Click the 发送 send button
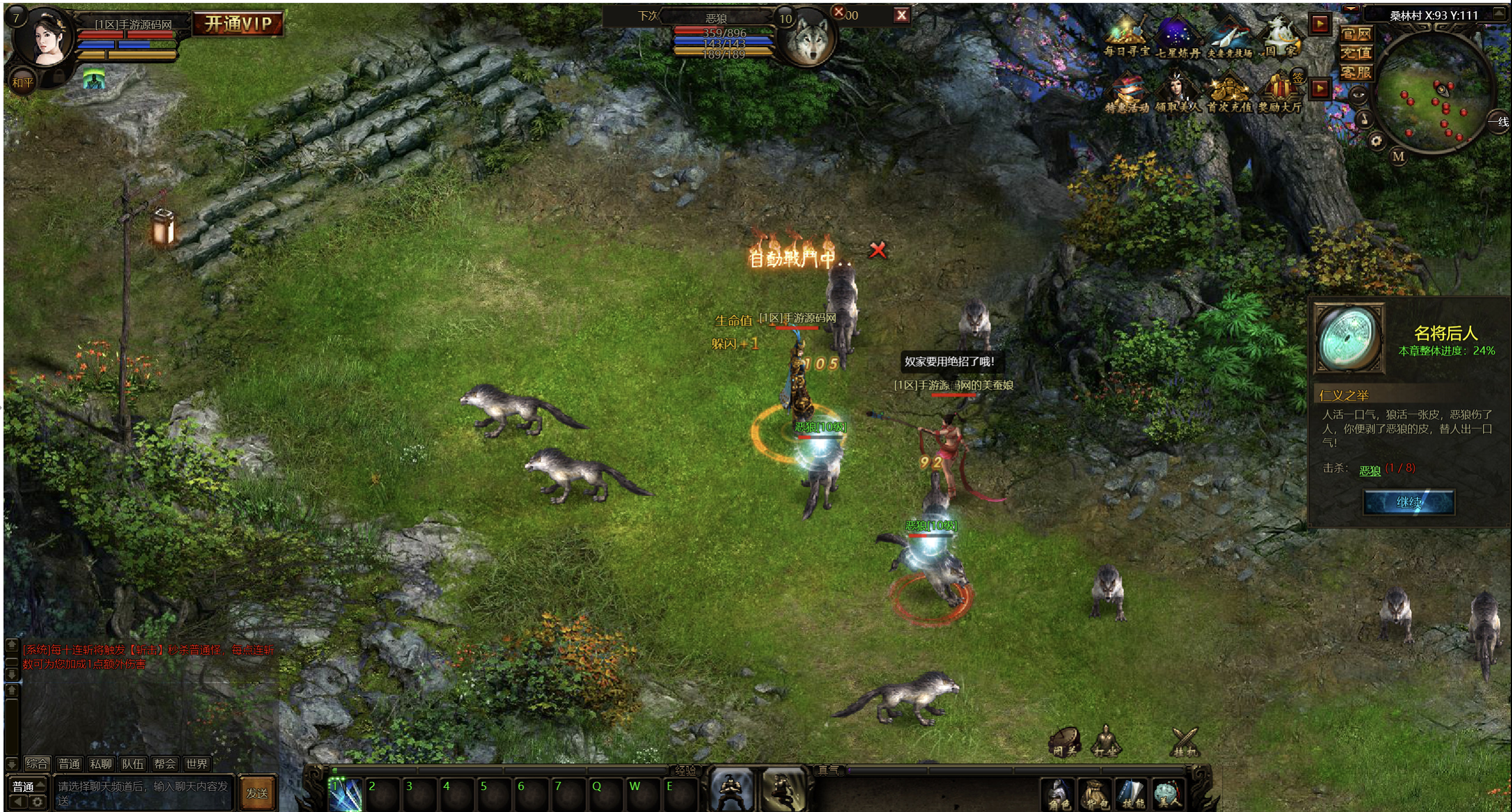Viewport: 1512px width, 812px height. [x=257, y=793]
